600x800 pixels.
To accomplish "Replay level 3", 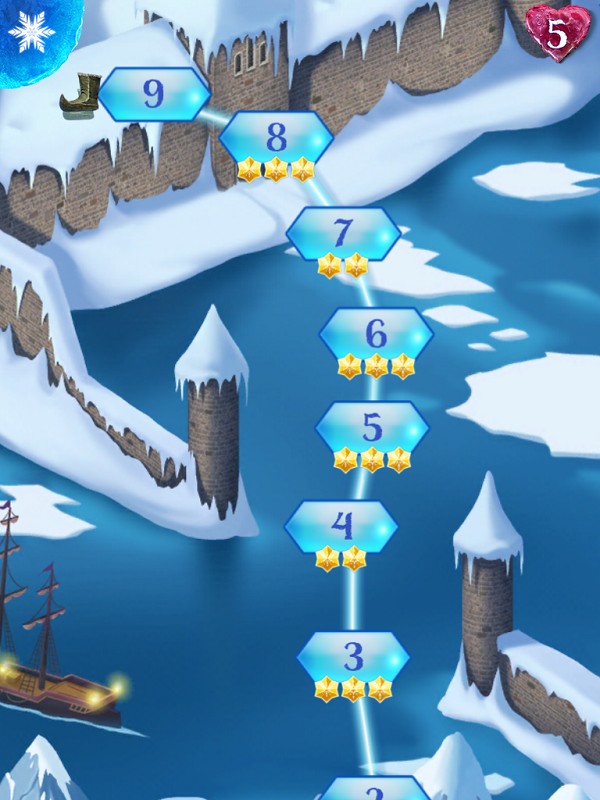I will click(x=354, y=658).
